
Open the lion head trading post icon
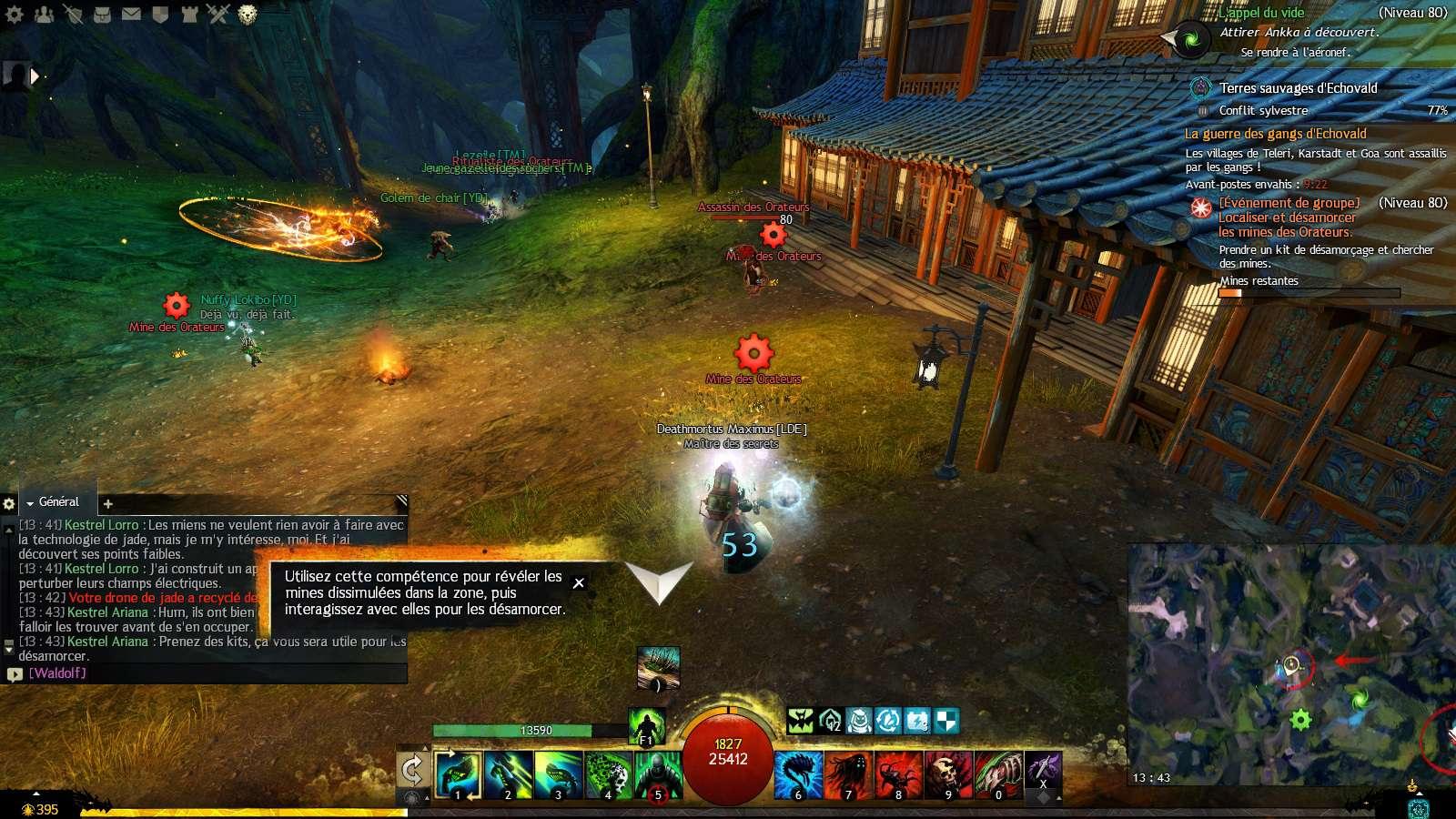pos(247,14)
